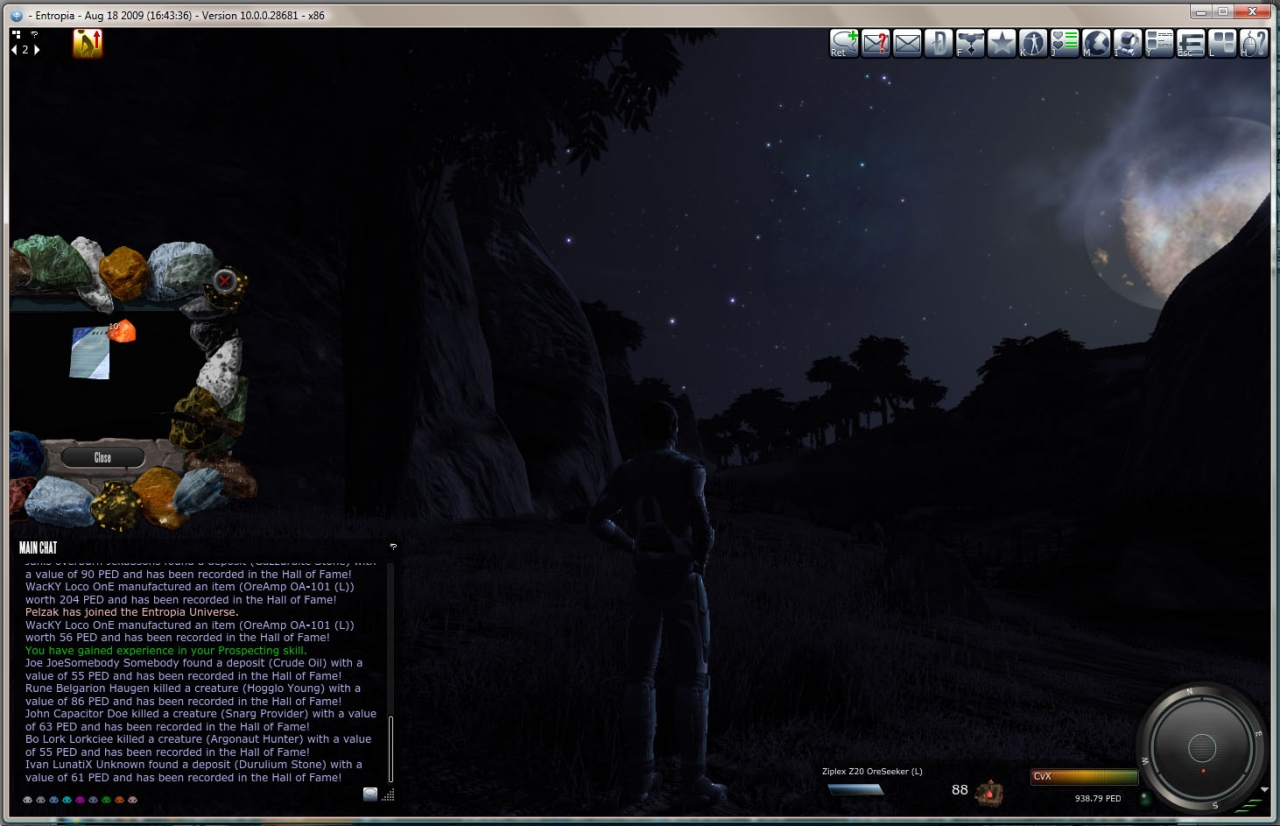Viewport: 1280px width, 826px height.
Task: Open the chat reply icon labeled Ret
Action: (844, 43)
